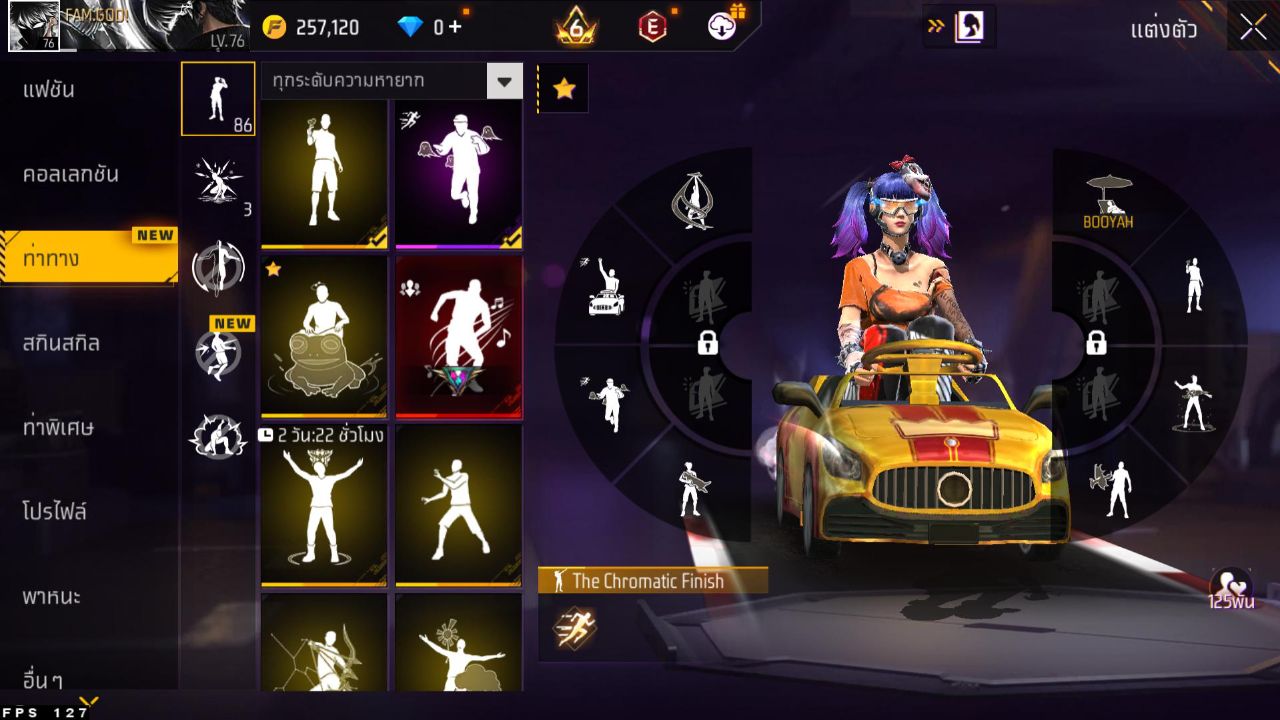The width and height of the screenshot is (1280, 720).
Task: Select the special emote category icon showing 3
Action: click(x=218, y=180)
